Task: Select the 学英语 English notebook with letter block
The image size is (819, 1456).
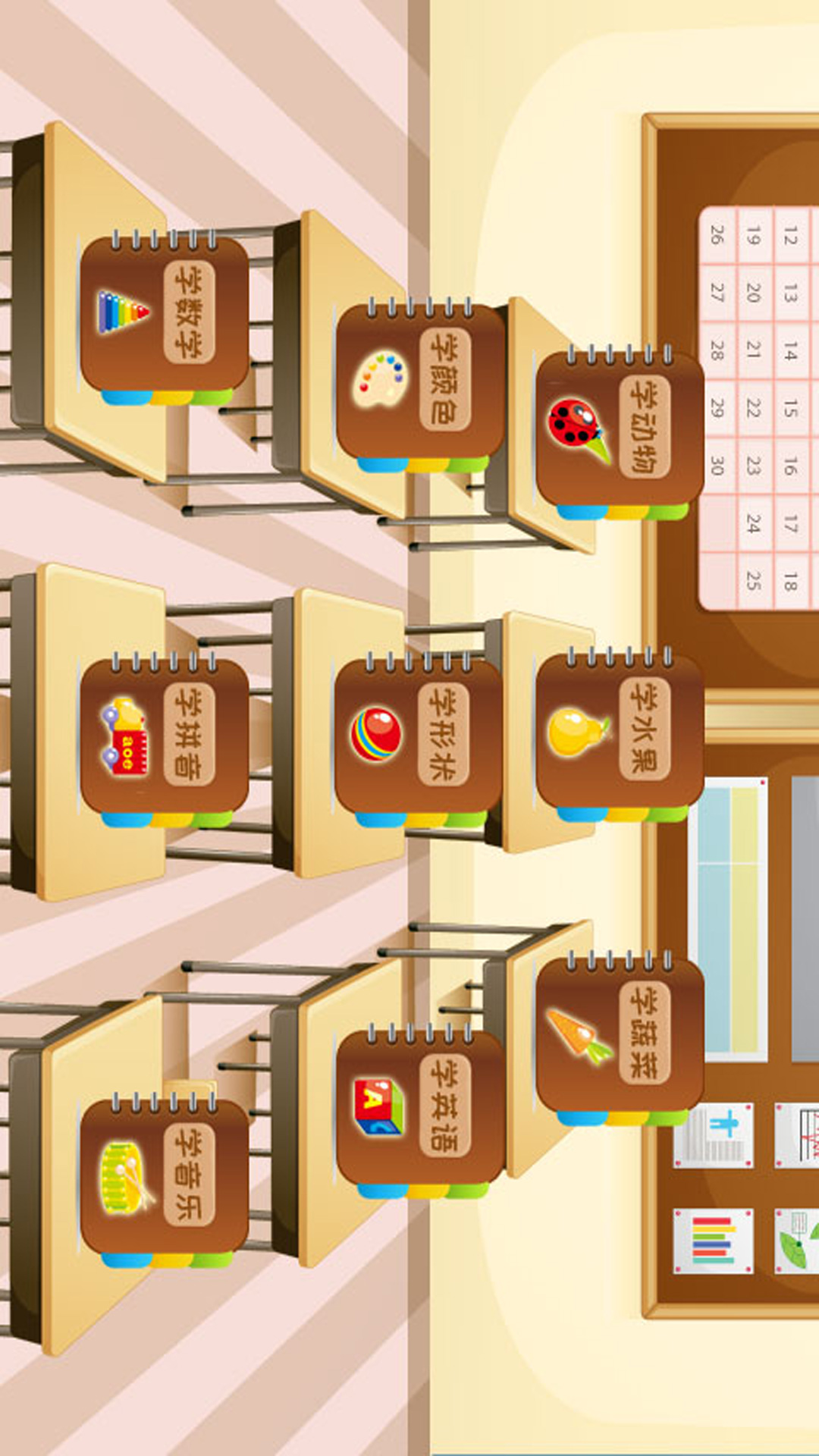Action: click(x=420, y=1107)
